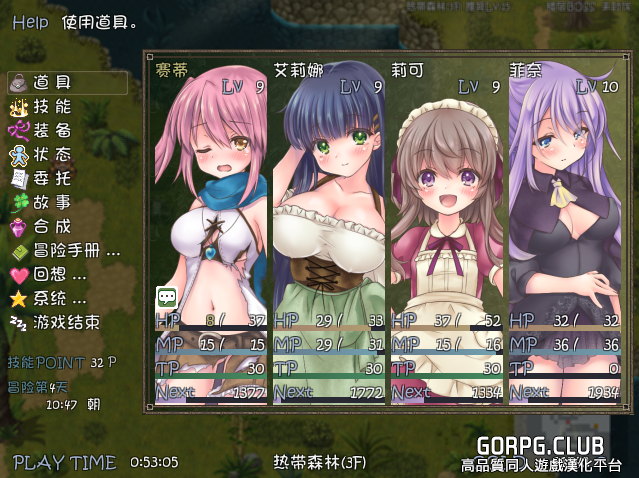The image size is (639, 478).
Task: Select 菲奈's character panel
Action: pyautogui.click(x=564, y=230)
